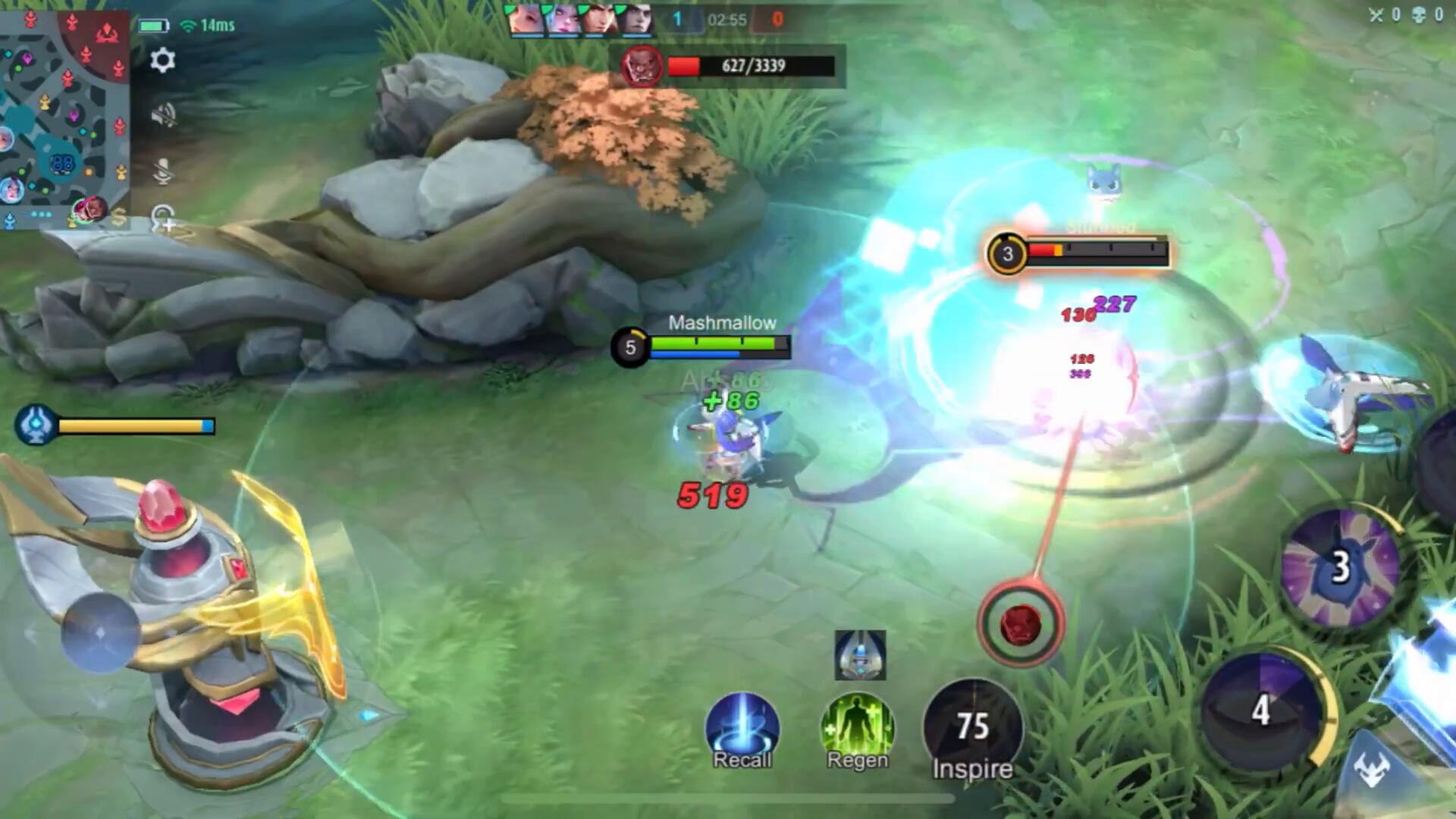Select the red enemy hero target lock
1456x819 pixels.
pos(1020,623)
